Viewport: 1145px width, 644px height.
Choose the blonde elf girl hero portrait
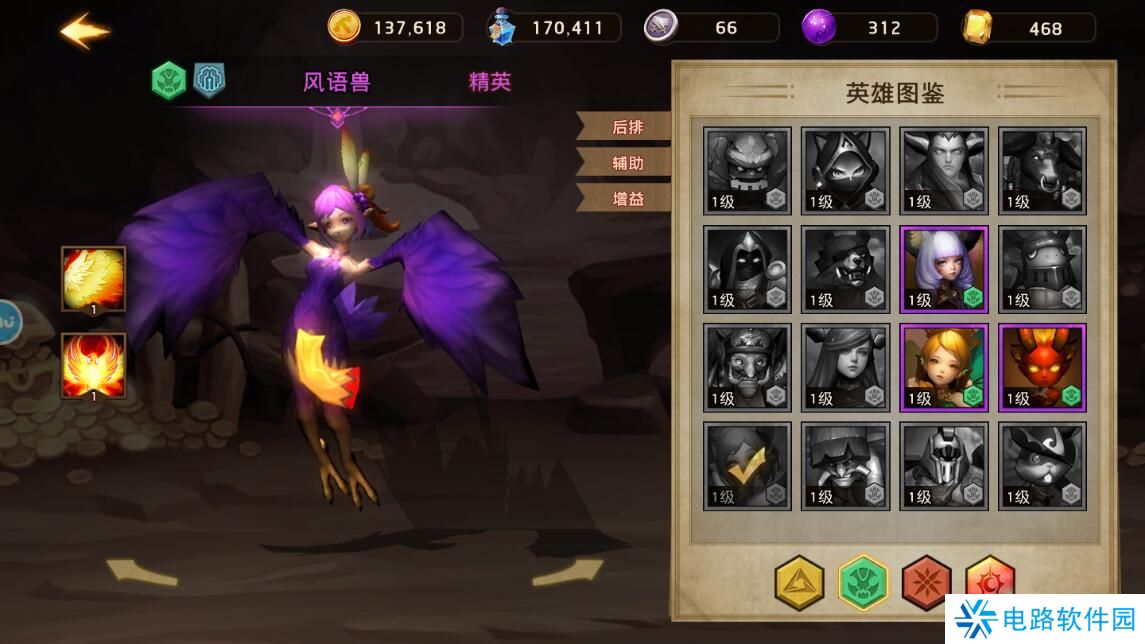coord(944,367)
